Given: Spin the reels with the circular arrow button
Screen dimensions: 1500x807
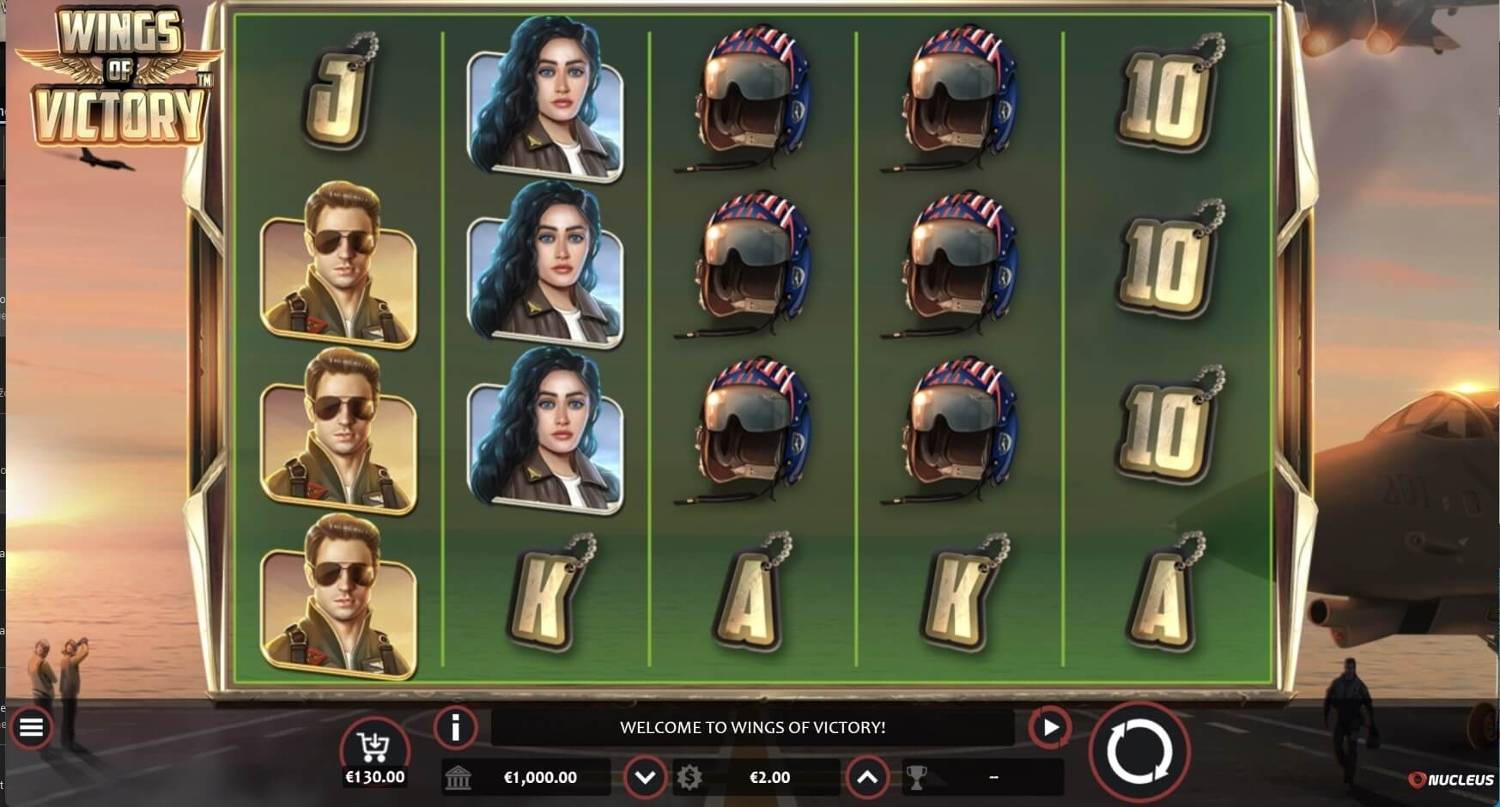Looking at the screenshot, I should tap(1139, 751).
